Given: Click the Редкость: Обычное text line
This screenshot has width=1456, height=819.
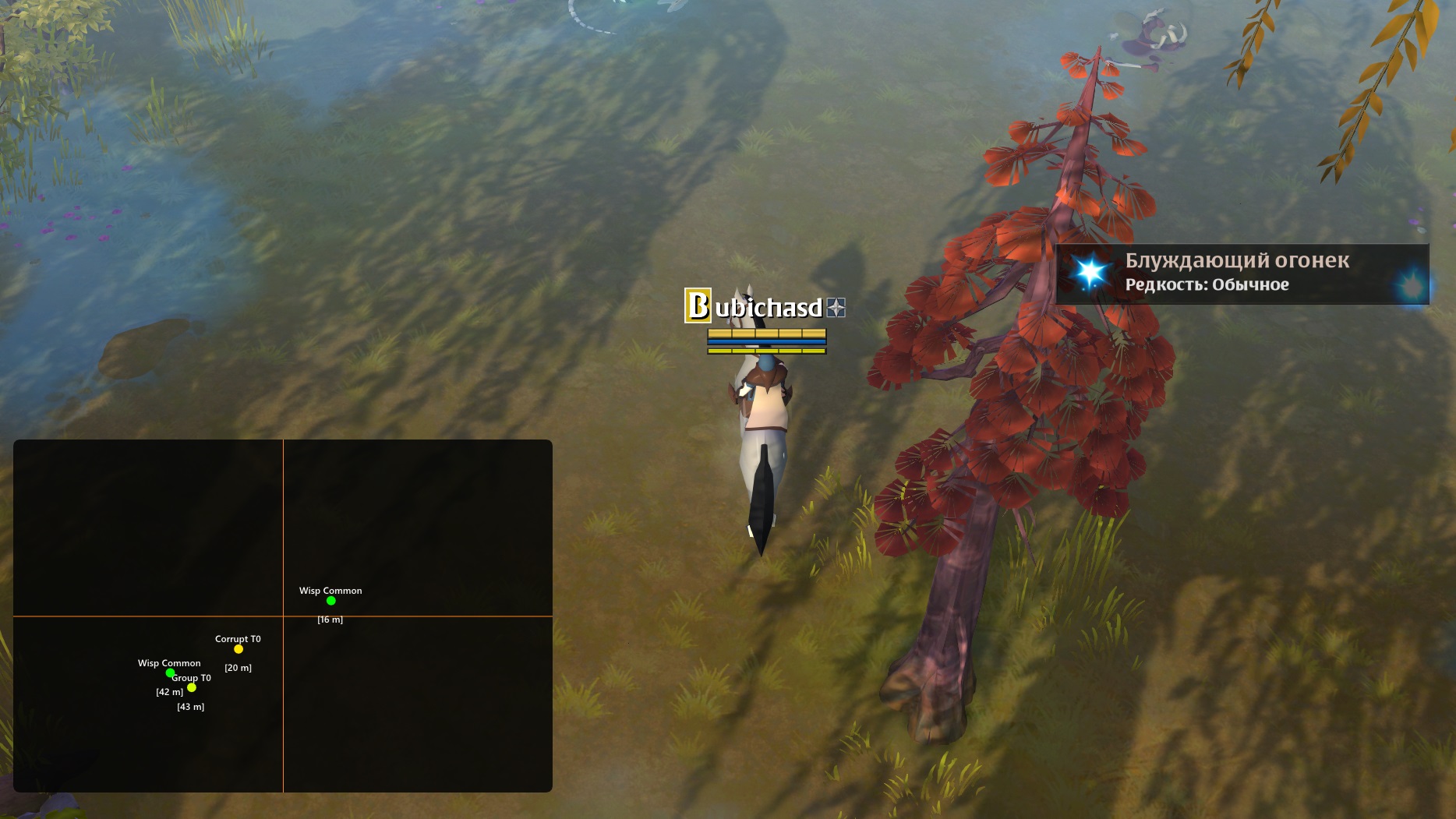Looking at the screenshot, I should pyautogui.click(x=1207, y=285).
